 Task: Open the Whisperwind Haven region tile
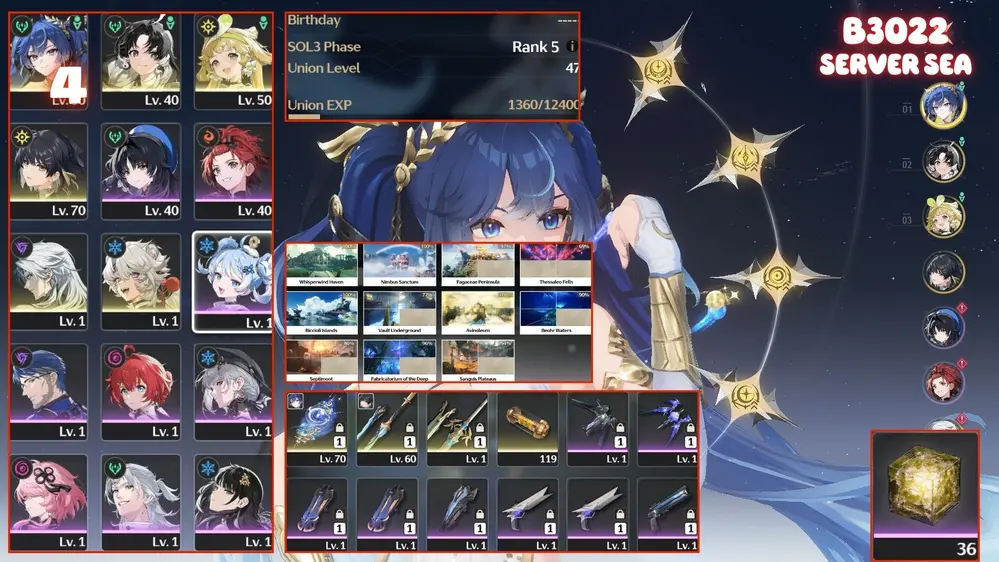point(322,264)
